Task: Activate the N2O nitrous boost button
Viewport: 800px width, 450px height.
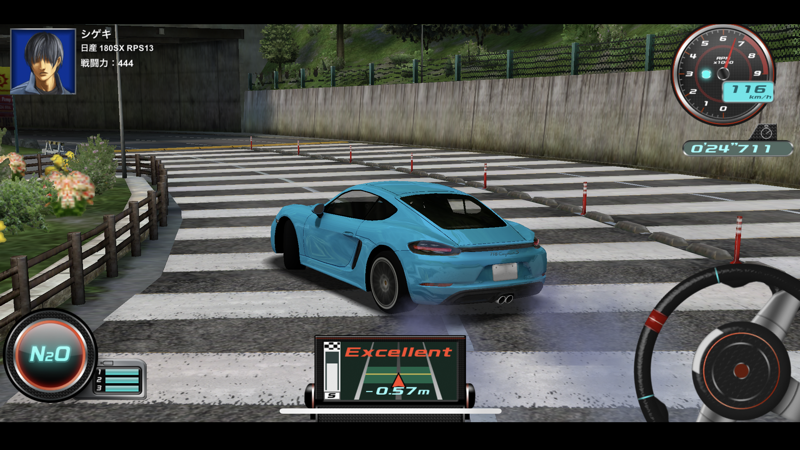Action: 48,355
